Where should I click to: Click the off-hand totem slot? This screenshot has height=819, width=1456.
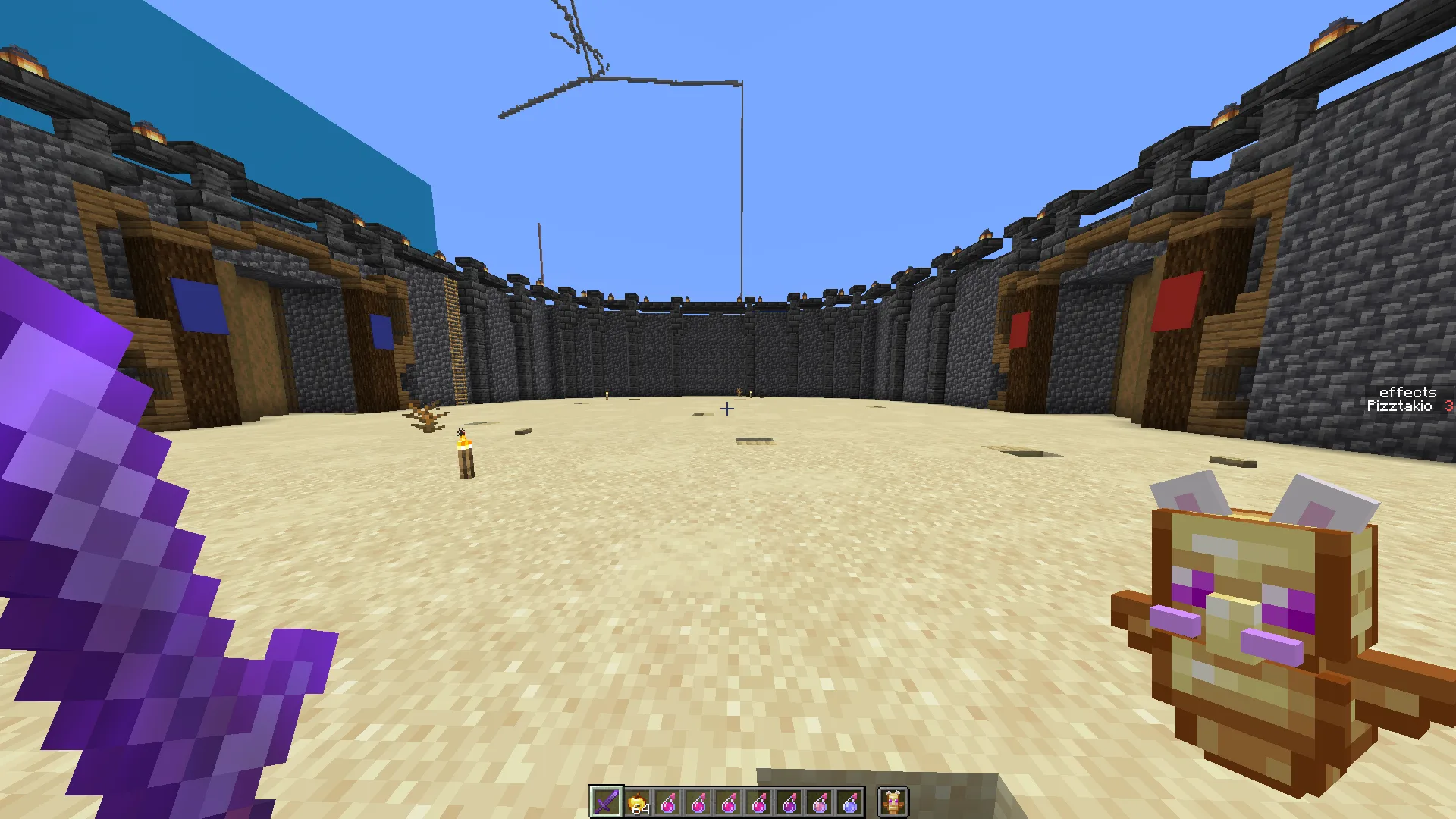coord(893,802)
